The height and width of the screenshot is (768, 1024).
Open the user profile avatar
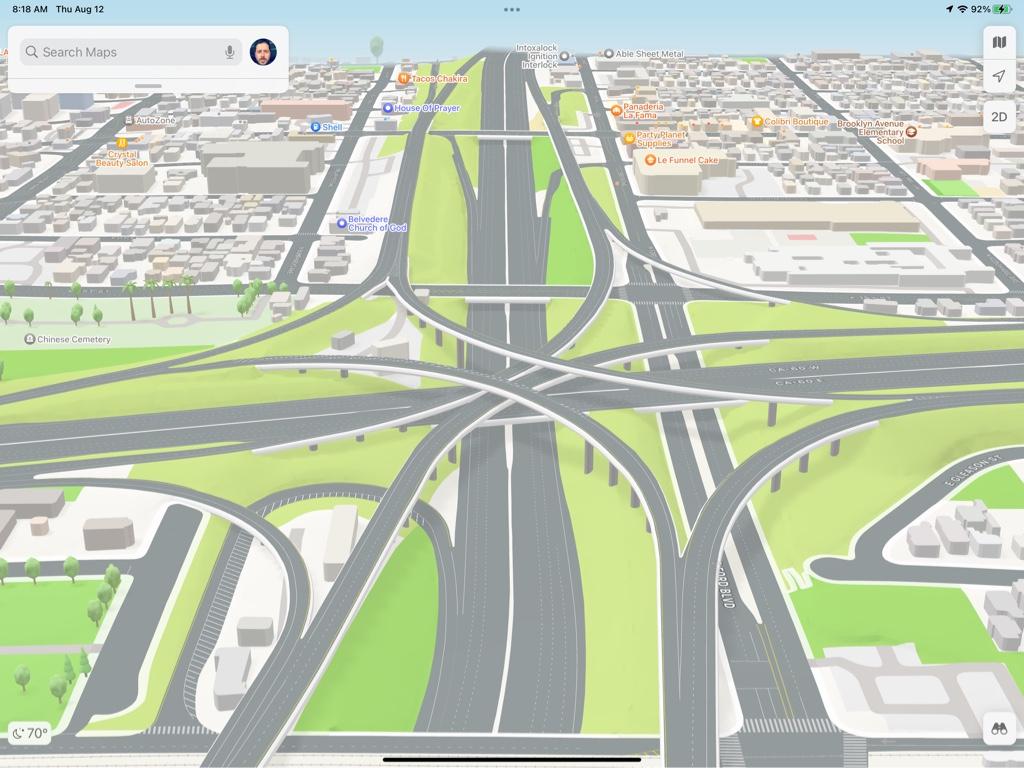263,52
